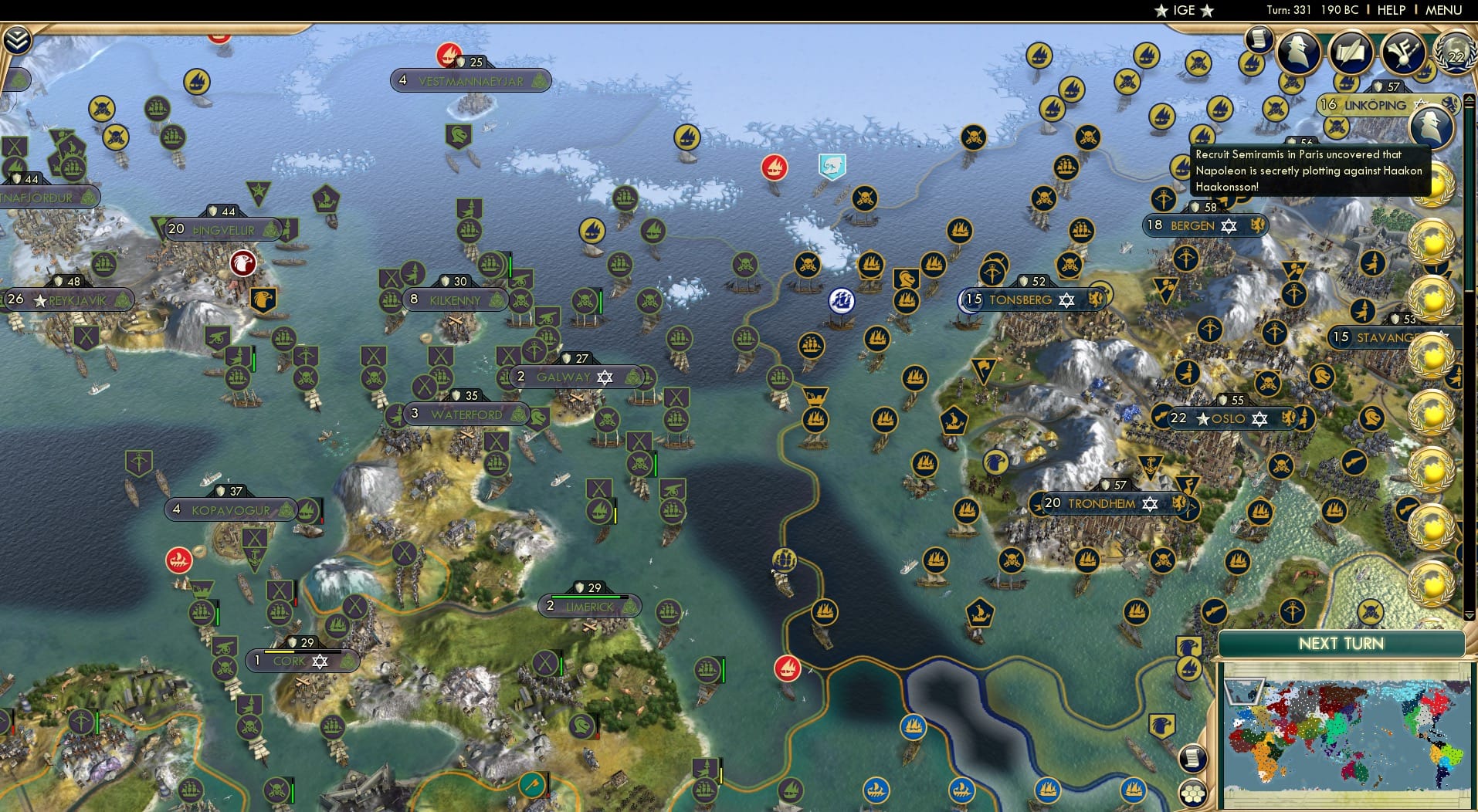Open the Cultural overview quill-scroll icon
This screenshot has height=812, width=1478.
click(1351, 52)
